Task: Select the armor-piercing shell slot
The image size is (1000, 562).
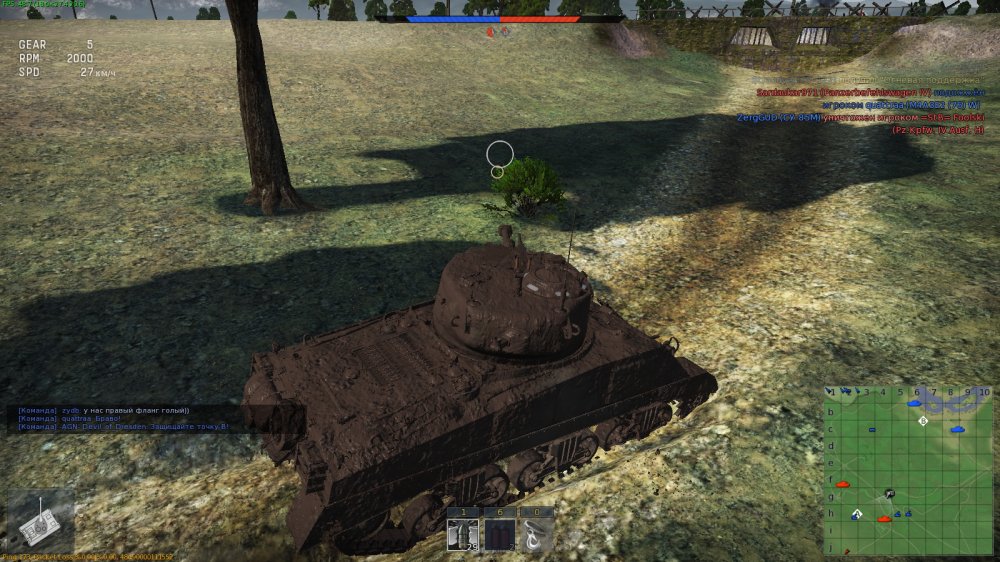Action: pos(463,534)
